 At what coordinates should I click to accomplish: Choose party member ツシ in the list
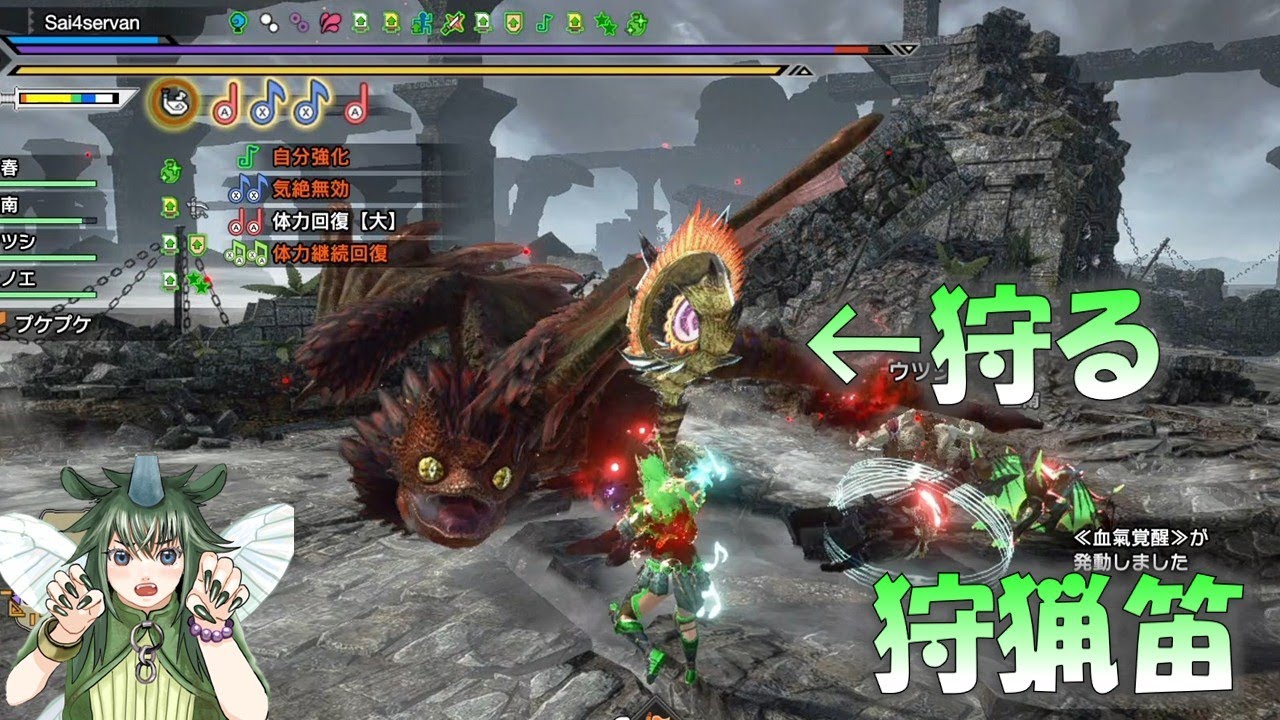[18, 243]
